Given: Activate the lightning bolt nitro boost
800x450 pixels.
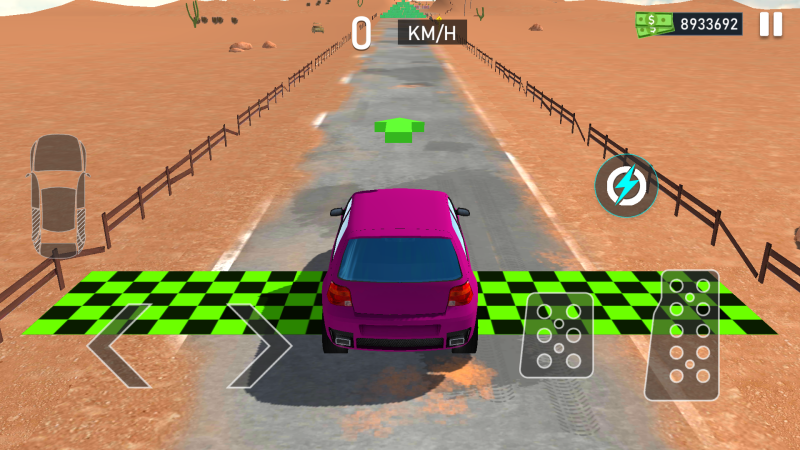Looking at the screenshot, I should pyautogui.click(x=626, y=186).
